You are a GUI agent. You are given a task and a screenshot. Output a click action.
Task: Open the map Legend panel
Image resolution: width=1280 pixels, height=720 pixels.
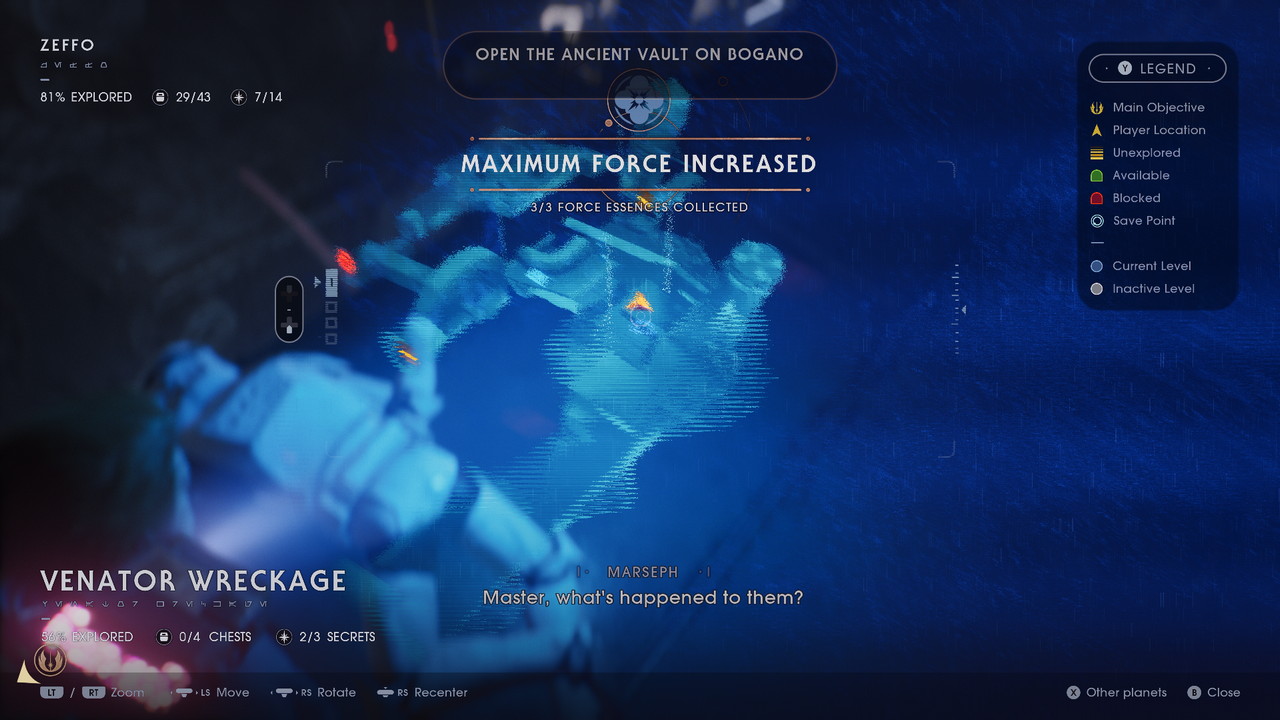coord(1157,68)
